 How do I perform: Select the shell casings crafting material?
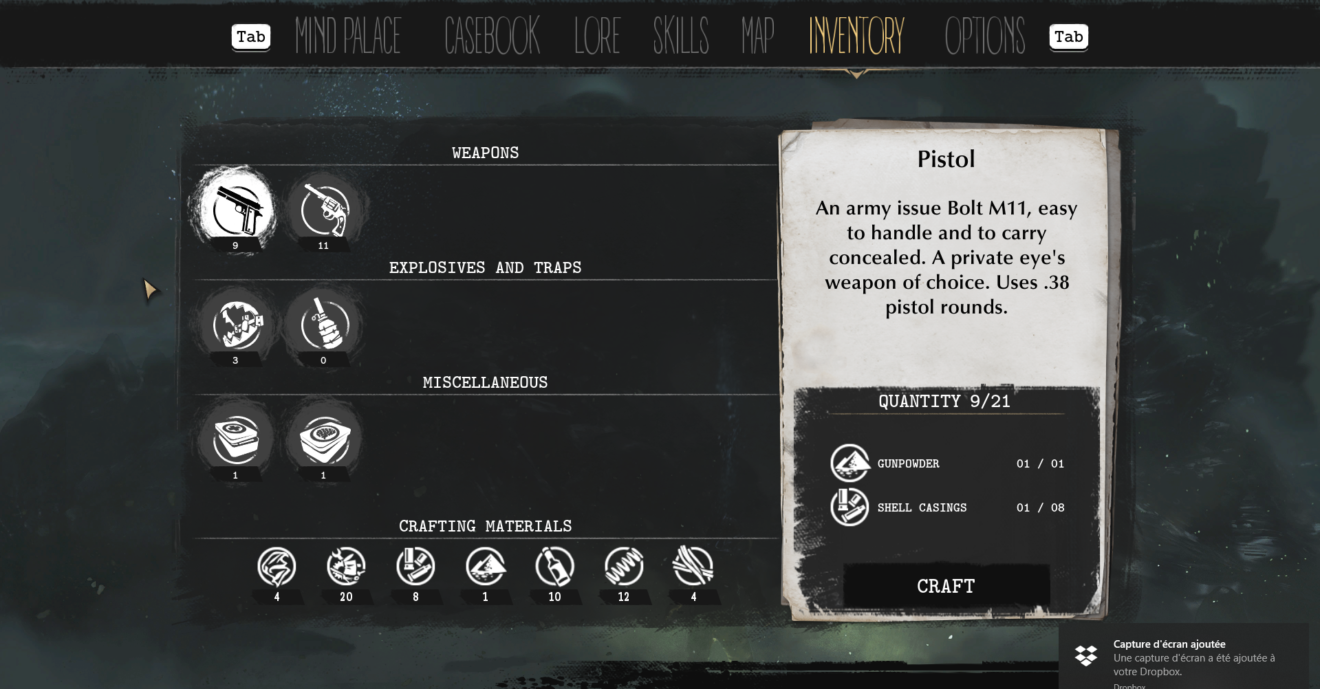[x=416, y=567]
